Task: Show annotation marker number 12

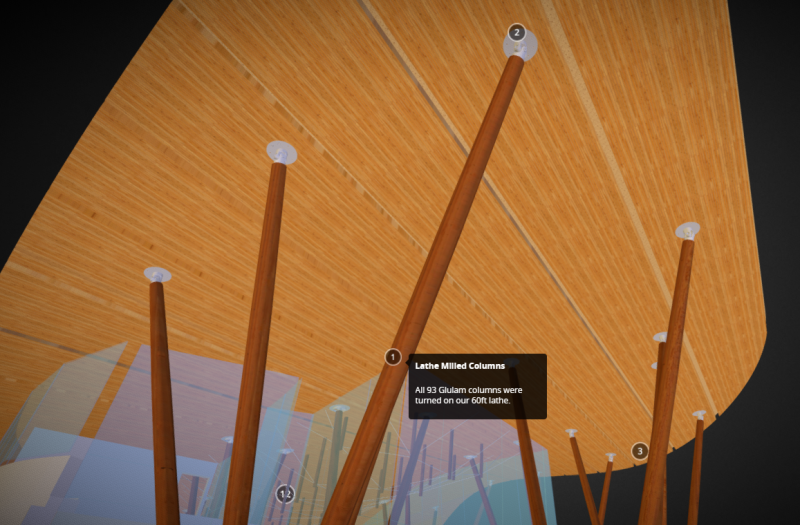Action: coord(285,494)
